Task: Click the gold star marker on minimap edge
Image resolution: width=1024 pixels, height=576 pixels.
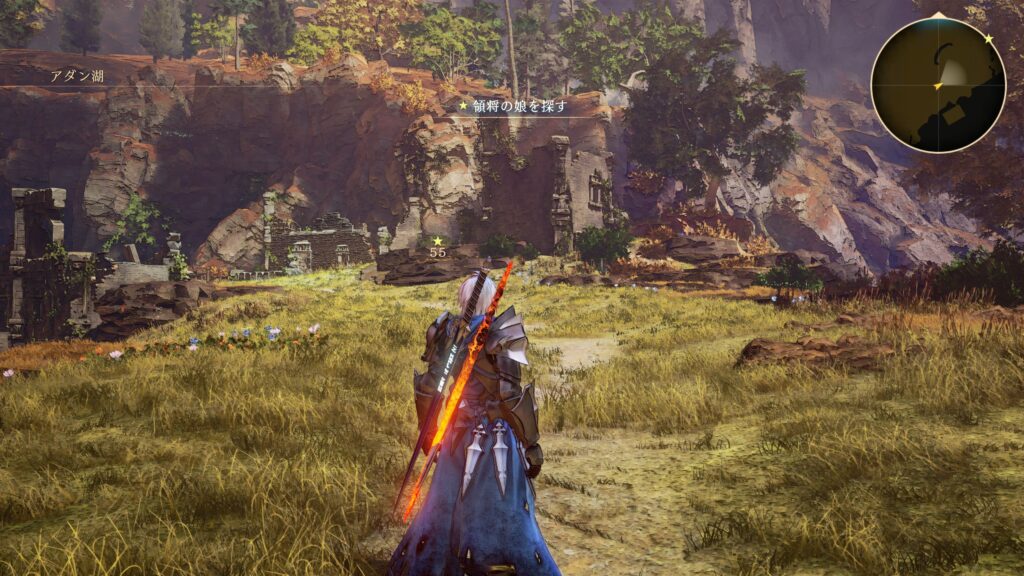Action: 988,38
